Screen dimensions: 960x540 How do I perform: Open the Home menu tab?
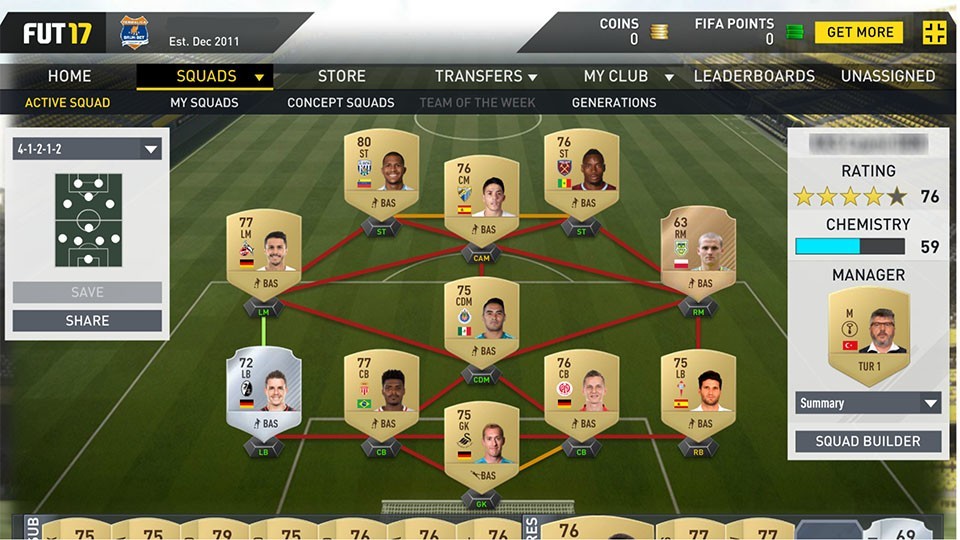[x=69, y=76]
